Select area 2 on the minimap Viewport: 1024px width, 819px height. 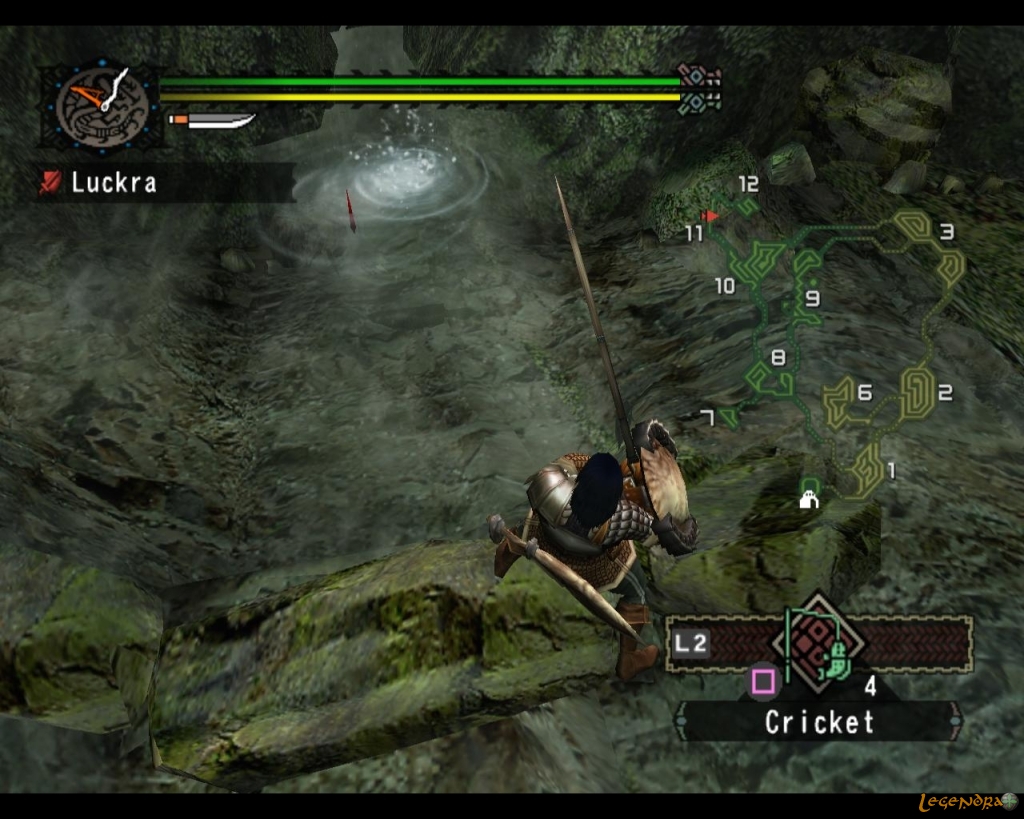click(x=944, y=393)
